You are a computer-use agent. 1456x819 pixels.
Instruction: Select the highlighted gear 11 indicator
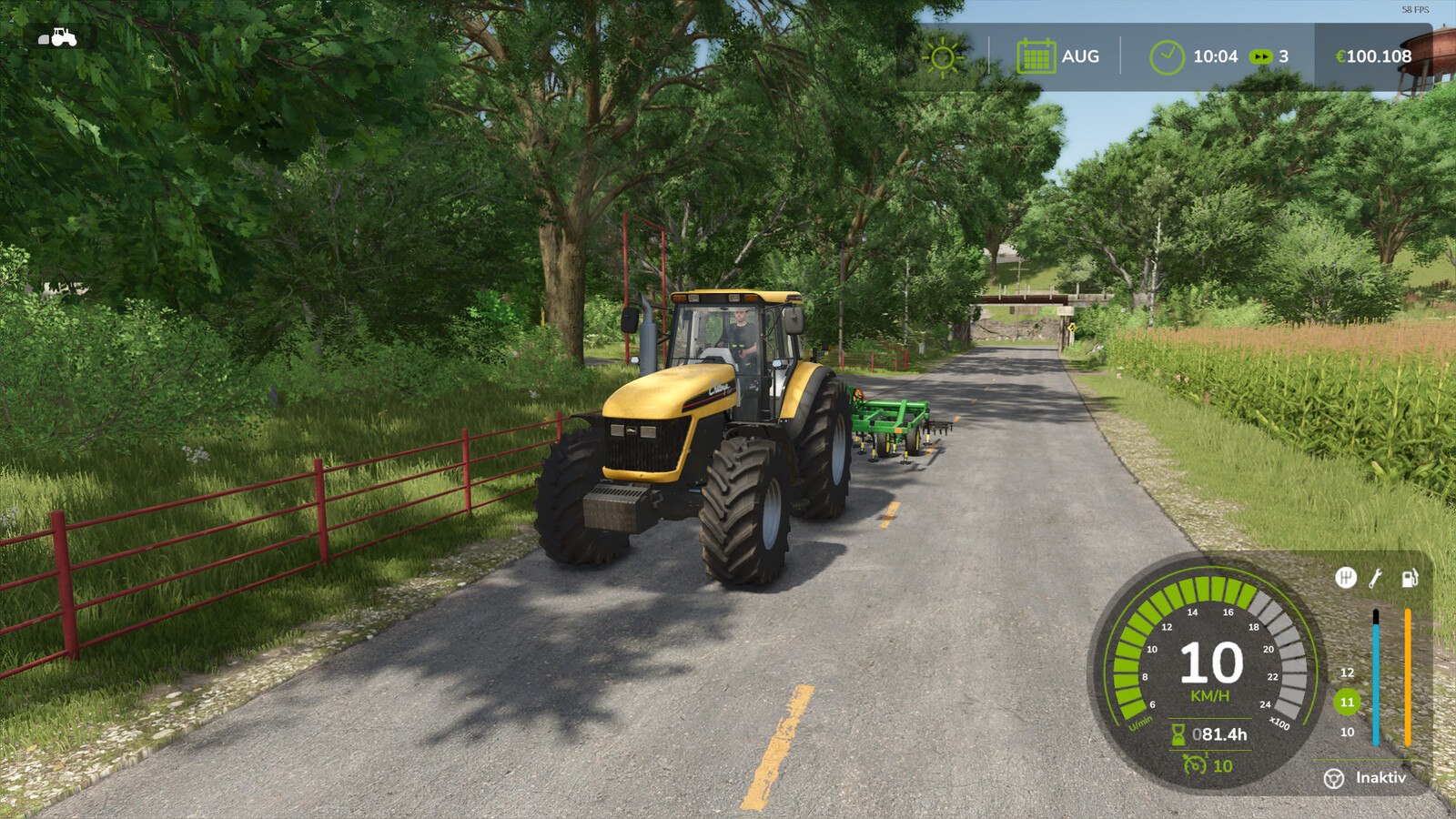coord(1347,702)
